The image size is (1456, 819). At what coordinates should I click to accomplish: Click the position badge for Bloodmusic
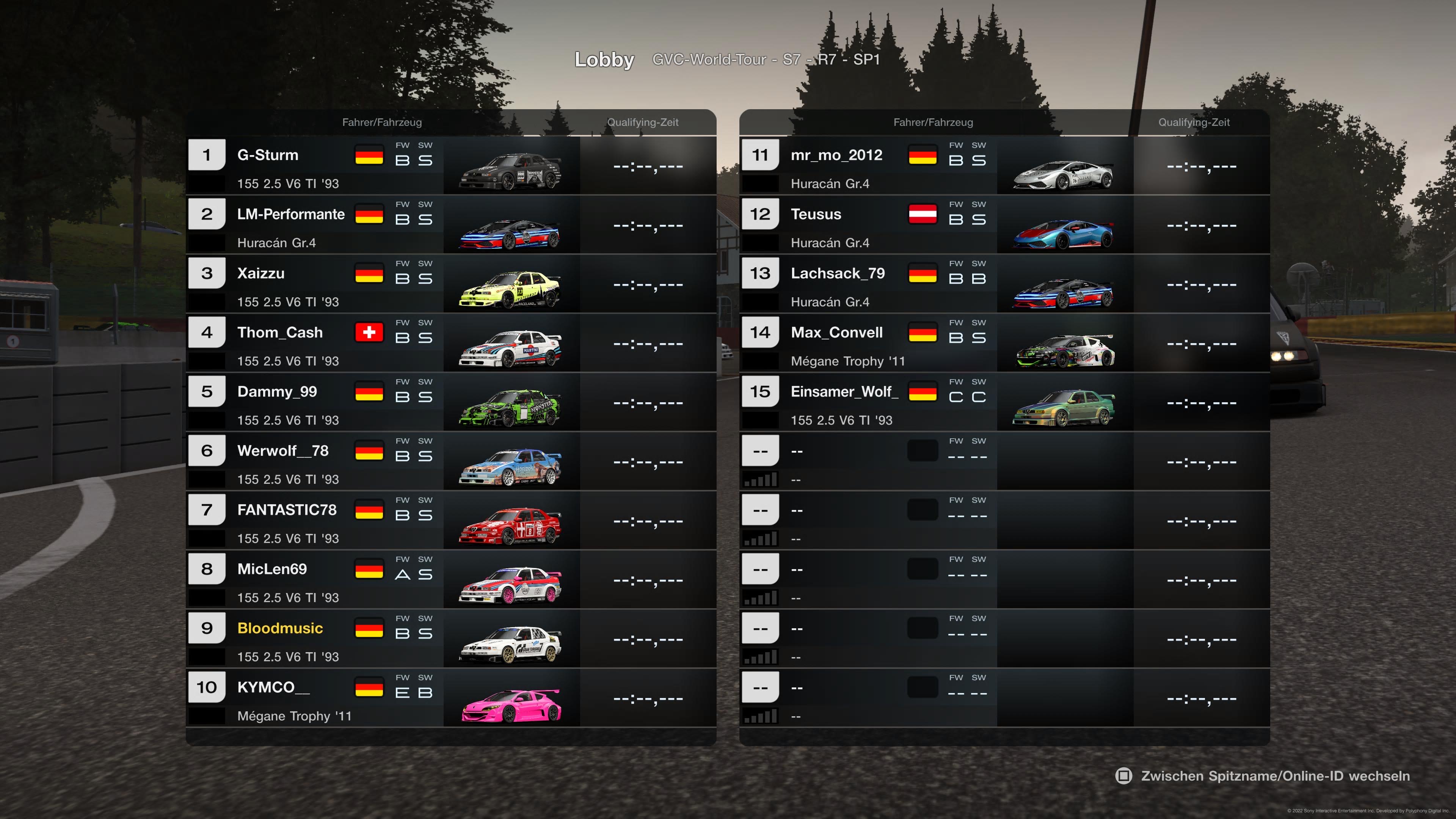click(206, 628)
